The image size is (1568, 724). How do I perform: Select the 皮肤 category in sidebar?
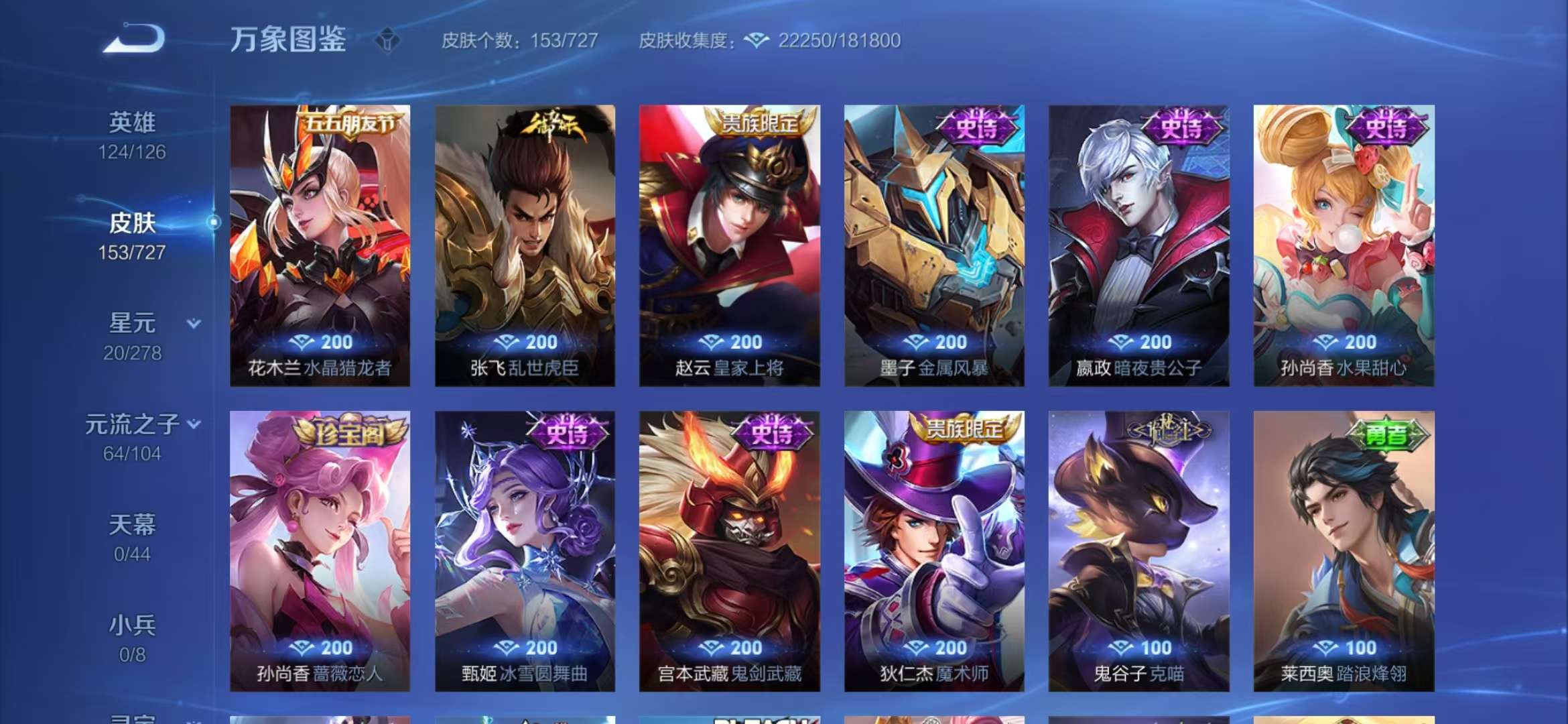pos(132,225)
